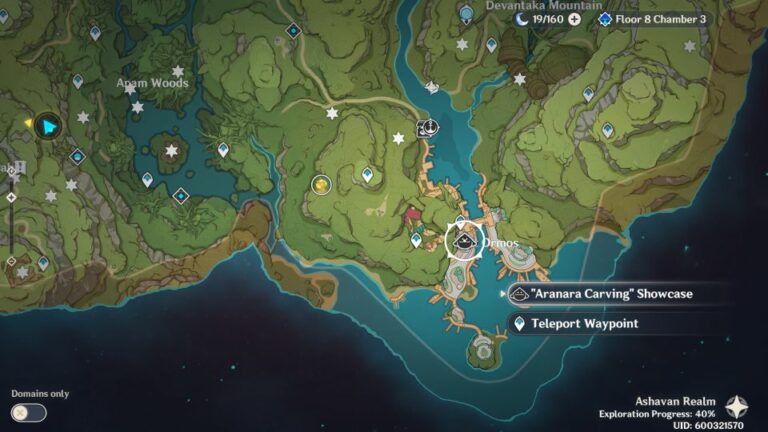Select the Statue of The Seven marker
The height and width of the screenshot is (432, 768).
pyautogui.click(x=466, y=11)
